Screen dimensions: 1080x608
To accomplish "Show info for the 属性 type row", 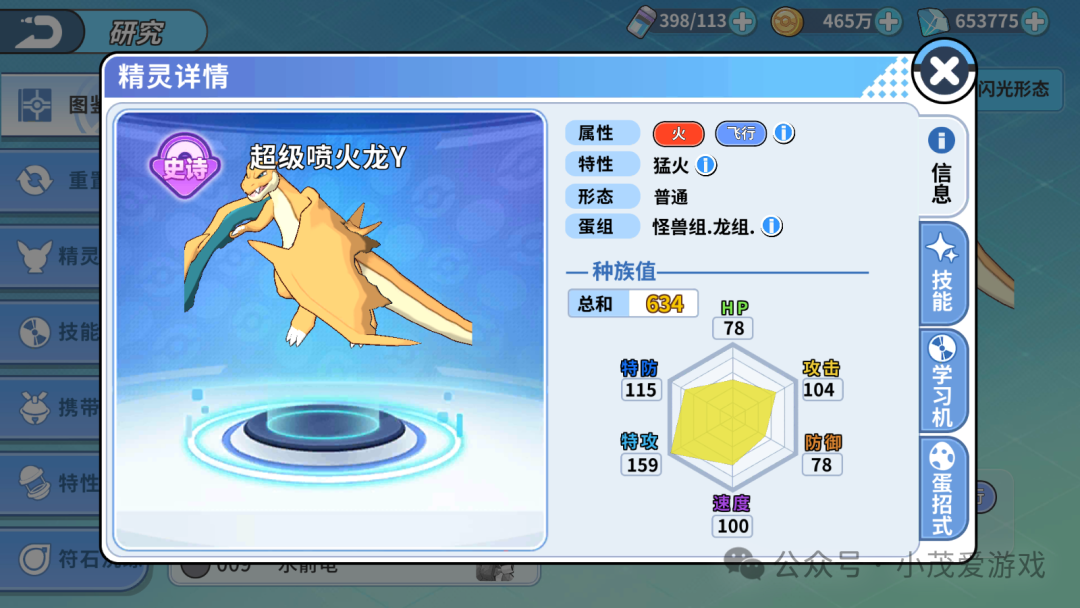I will point(784,133).
